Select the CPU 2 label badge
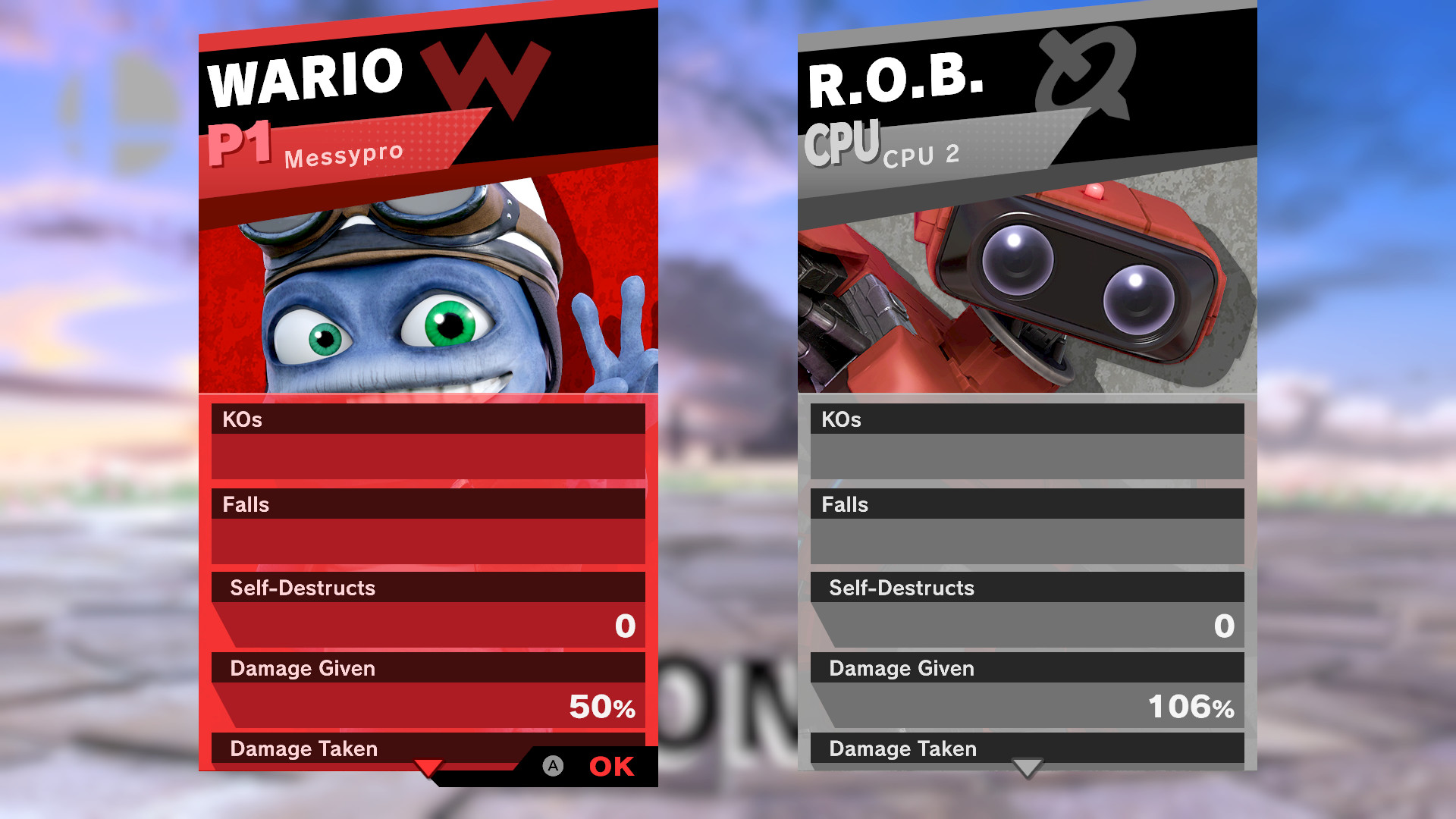 pyautogui.click(x=922, y=155)
